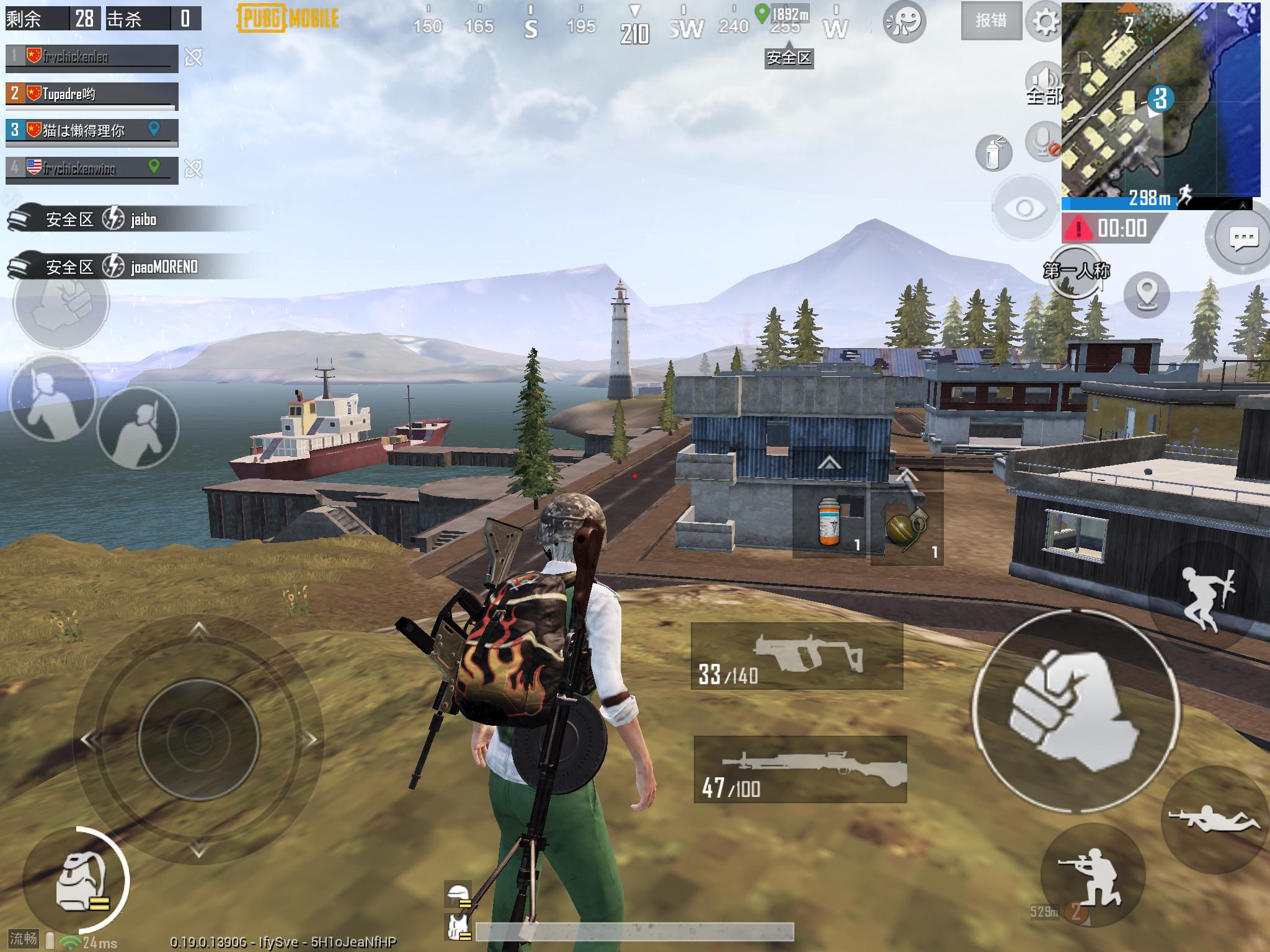This screenshot has width=1270, height=952.
Task: Use the spray paint can icon
Action: (993, 152)
